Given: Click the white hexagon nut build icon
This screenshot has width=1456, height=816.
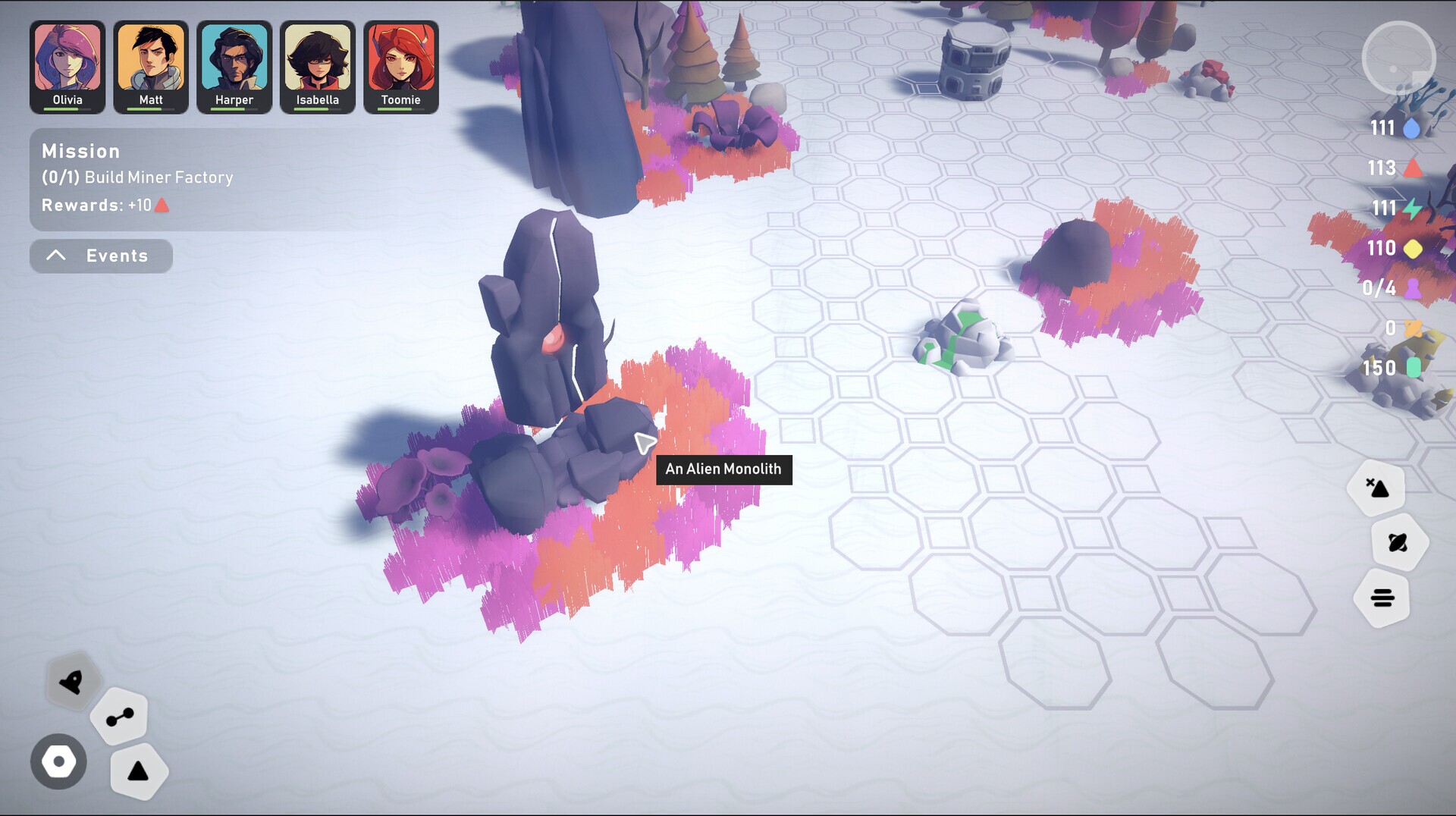Looking at the screenshot, I should [58, 761].
